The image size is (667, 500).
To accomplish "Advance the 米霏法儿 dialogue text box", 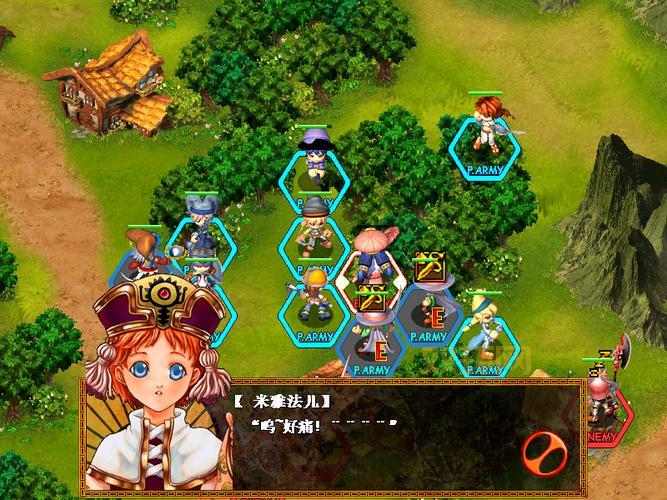I will tap(380, 438).
